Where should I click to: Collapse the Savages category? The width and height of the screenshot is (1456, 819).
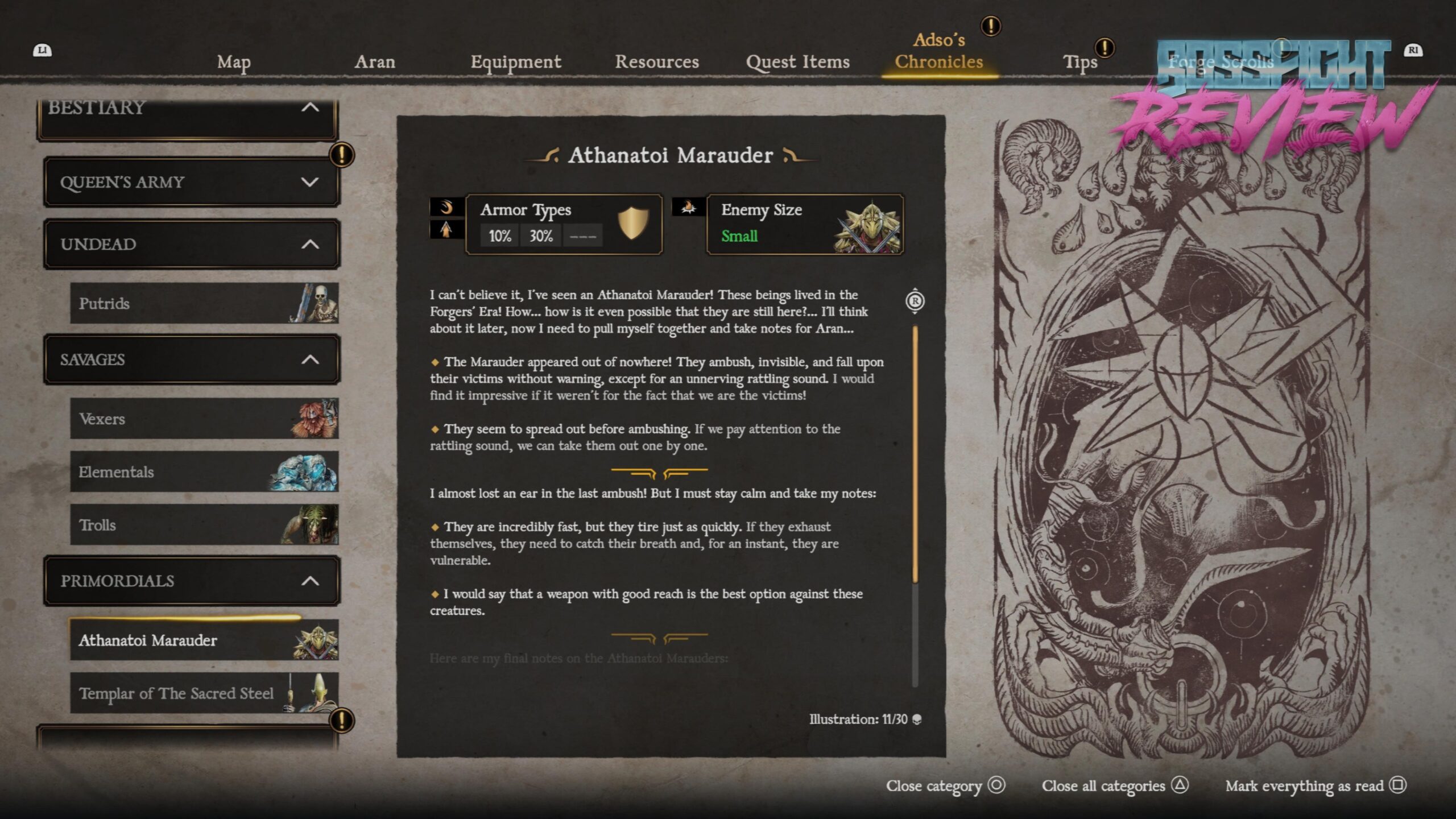tap(191, 359)
